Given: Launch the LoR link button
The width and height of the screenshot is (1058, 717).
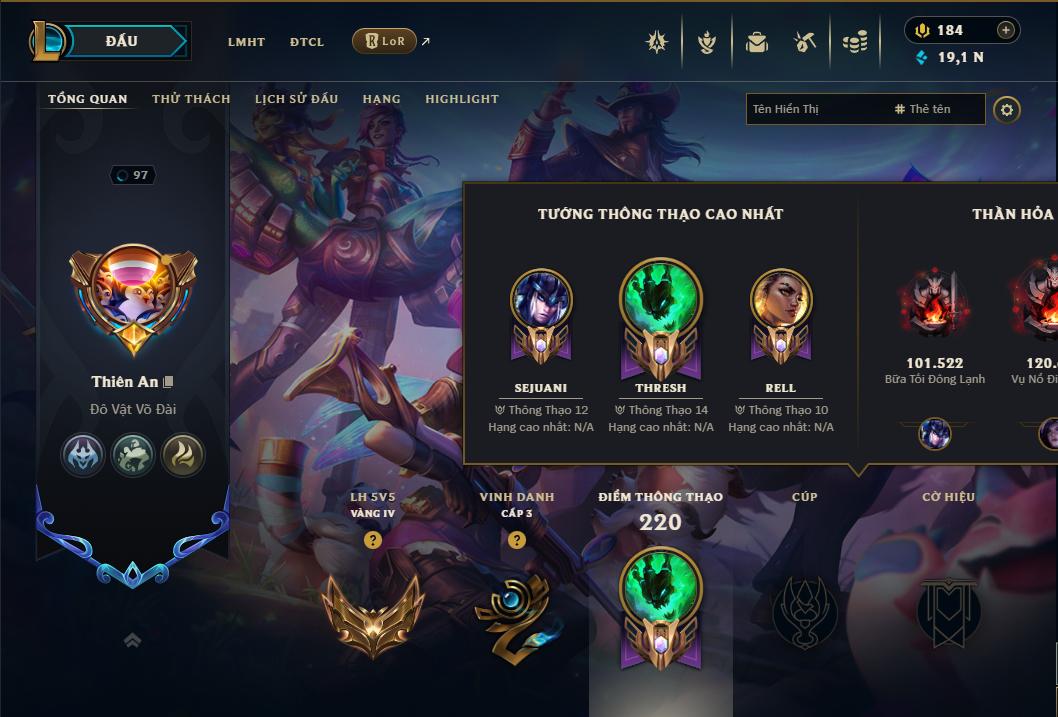Looking at the screenshot, I should point(385,41).
